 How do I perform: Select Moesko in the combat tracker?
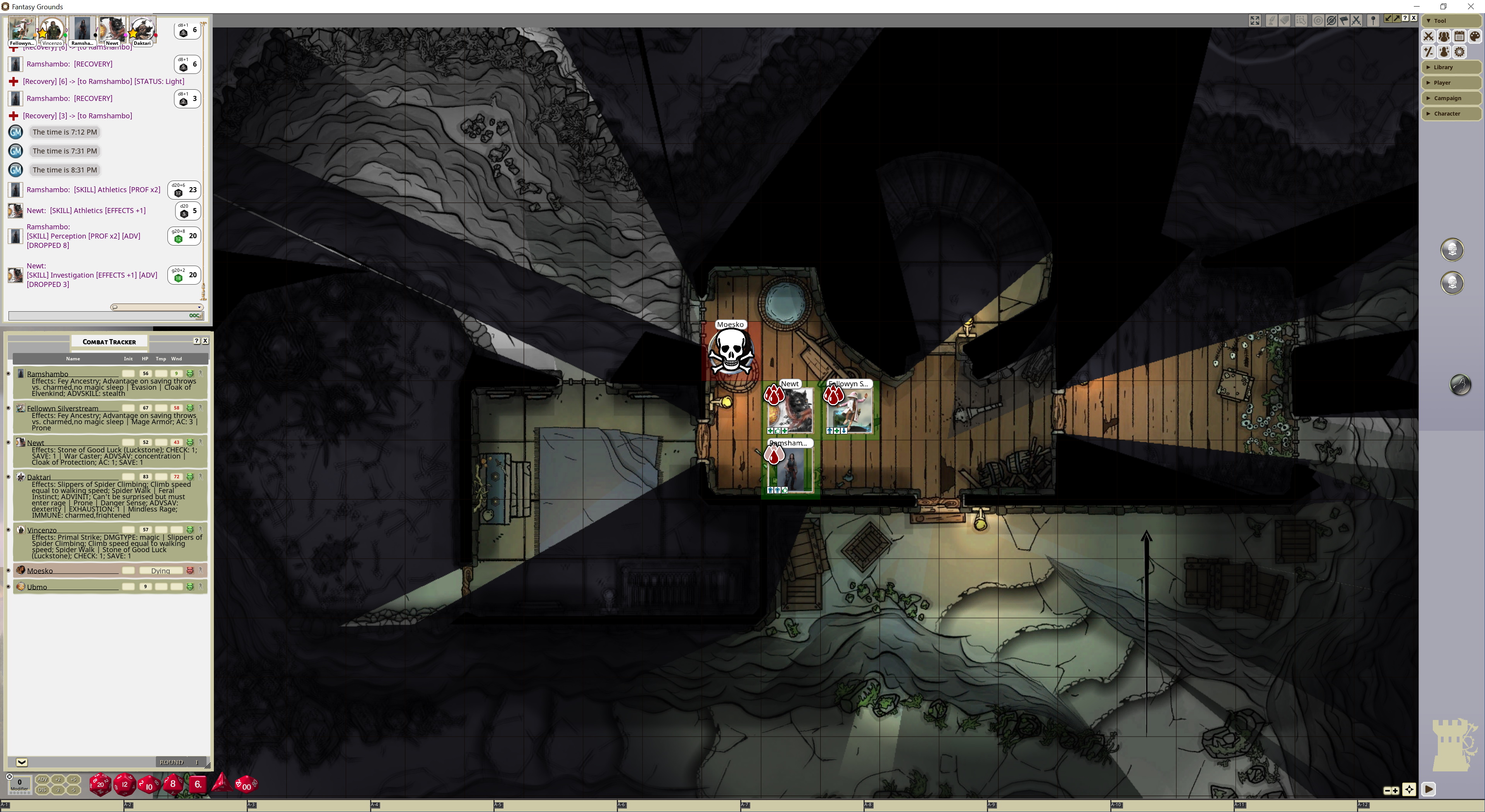(40, 571)
